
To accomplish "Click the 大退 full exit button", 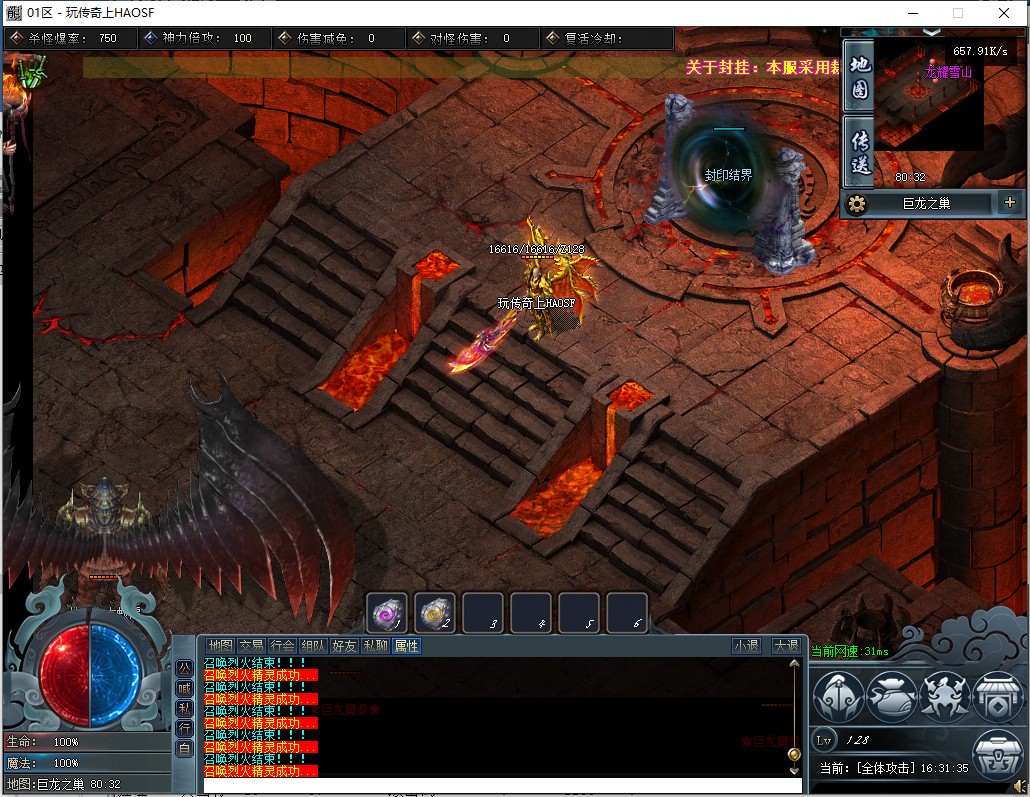I will [x=786, y=646].
